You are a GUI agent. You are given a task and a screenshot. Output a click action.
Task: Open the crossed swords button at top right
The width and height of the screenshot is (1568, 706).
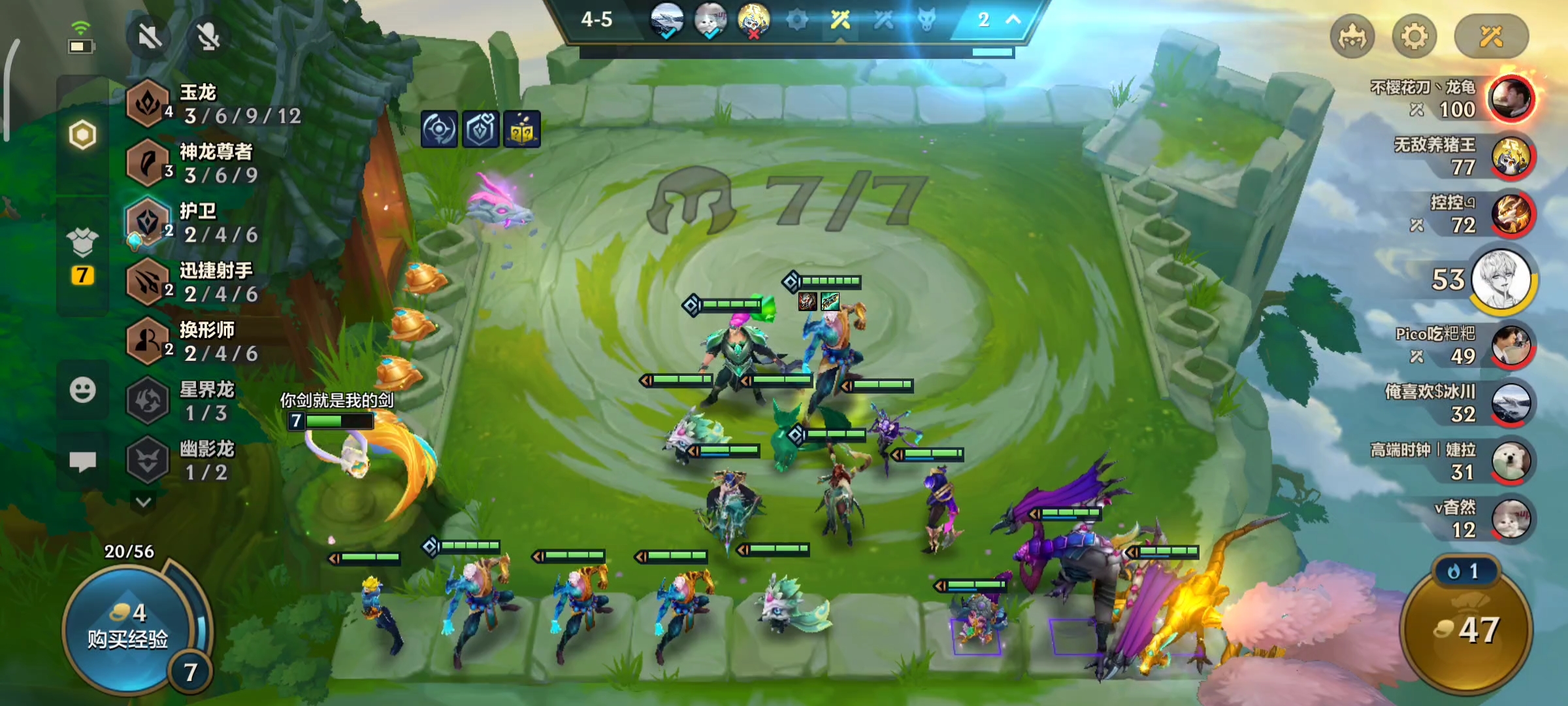click(1491, 37)
